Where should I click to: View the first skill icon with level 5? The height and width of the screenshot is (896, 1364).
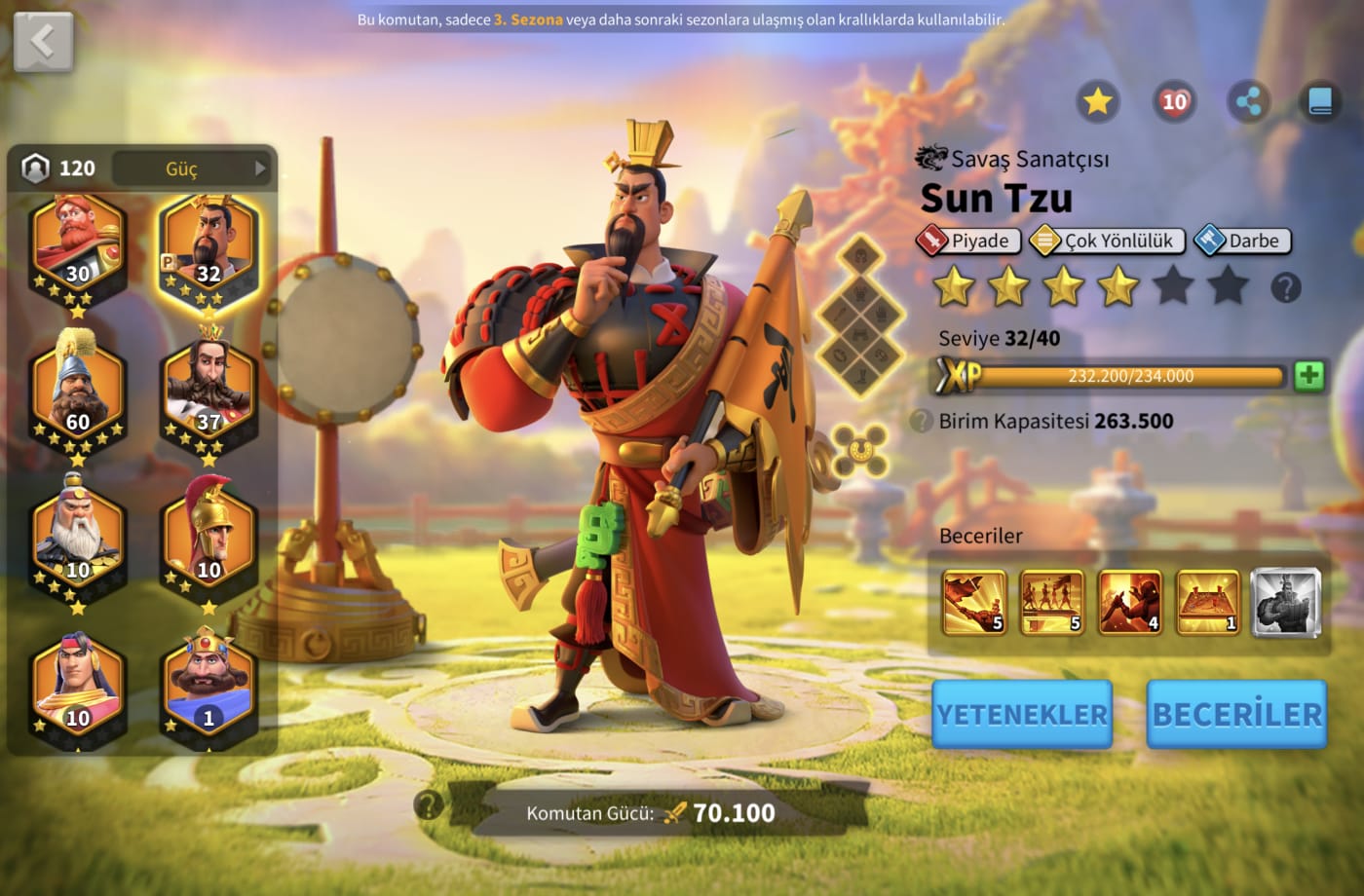973,602
